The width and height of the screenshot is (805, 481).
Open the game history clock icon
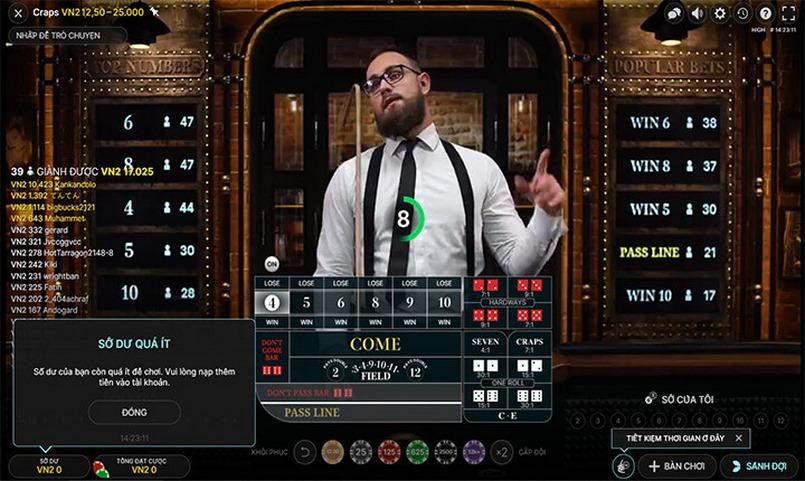point(742,13)
